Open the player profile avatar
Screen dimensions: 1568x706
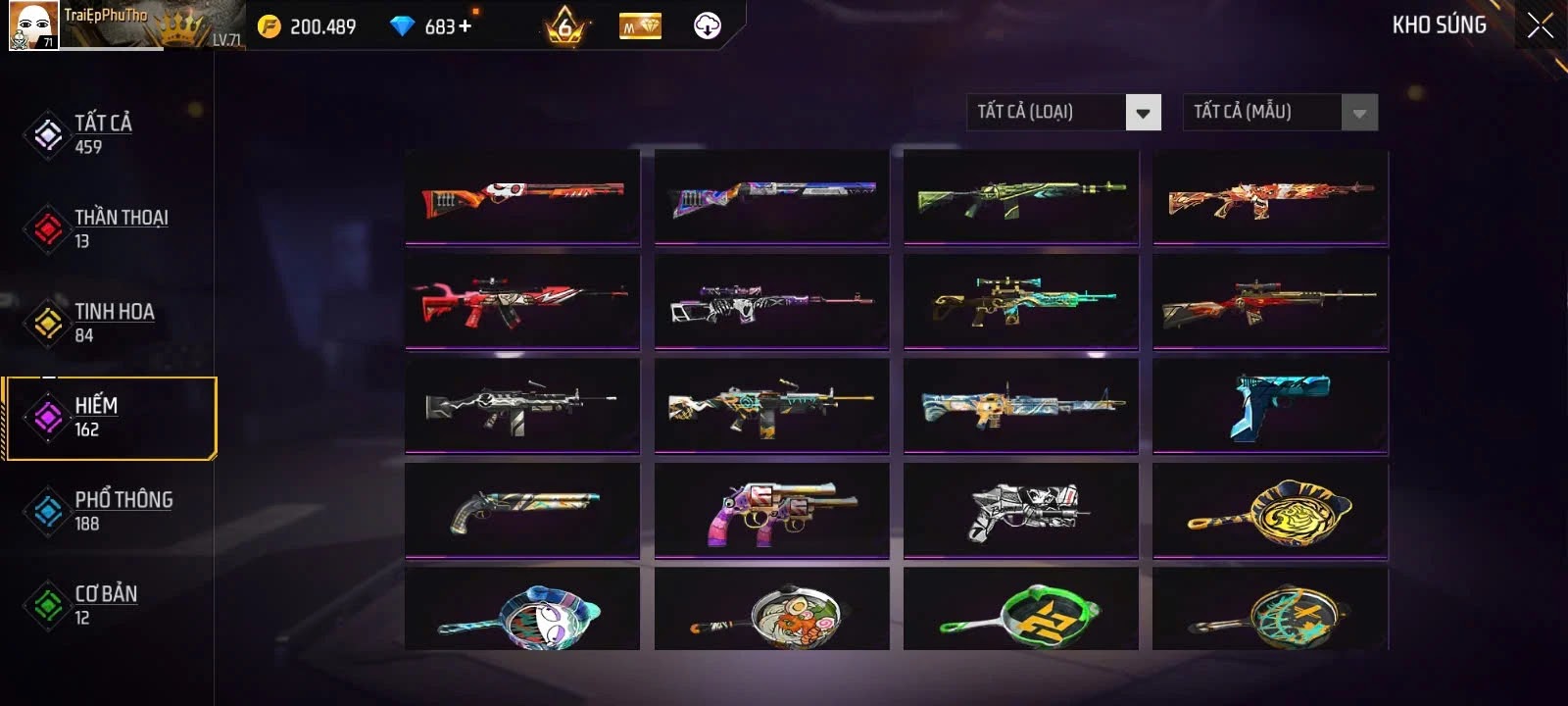click(x=33, y=25)
